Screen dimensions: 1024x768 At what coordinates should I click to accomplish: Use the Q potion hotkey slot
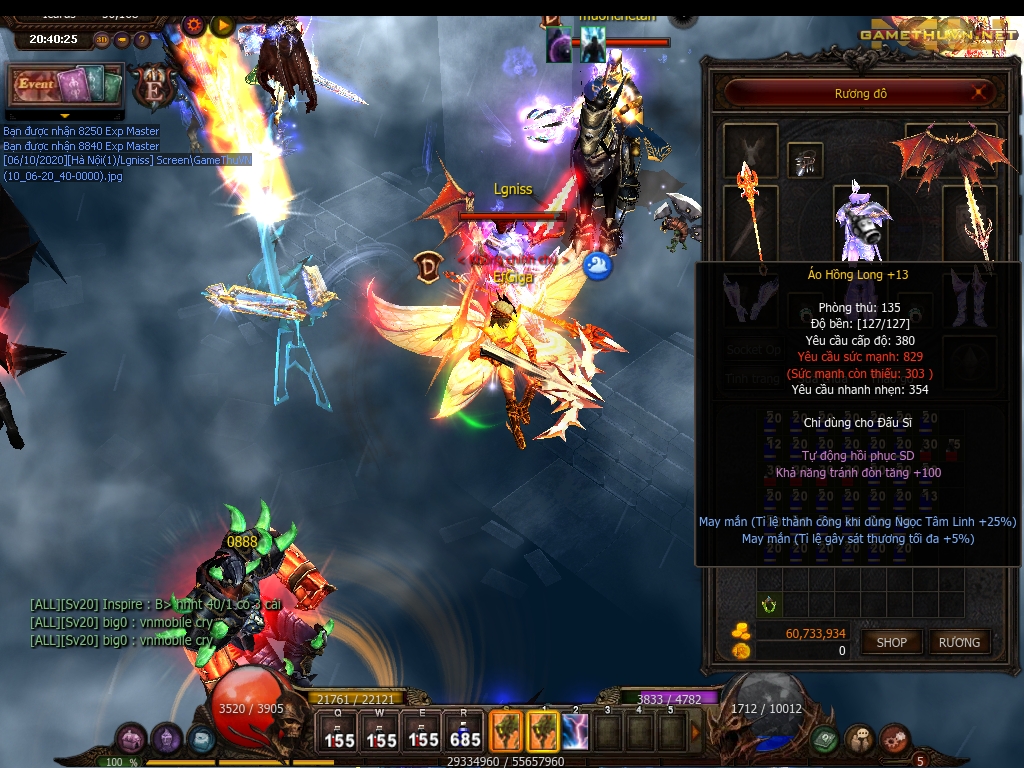[338, 731]
